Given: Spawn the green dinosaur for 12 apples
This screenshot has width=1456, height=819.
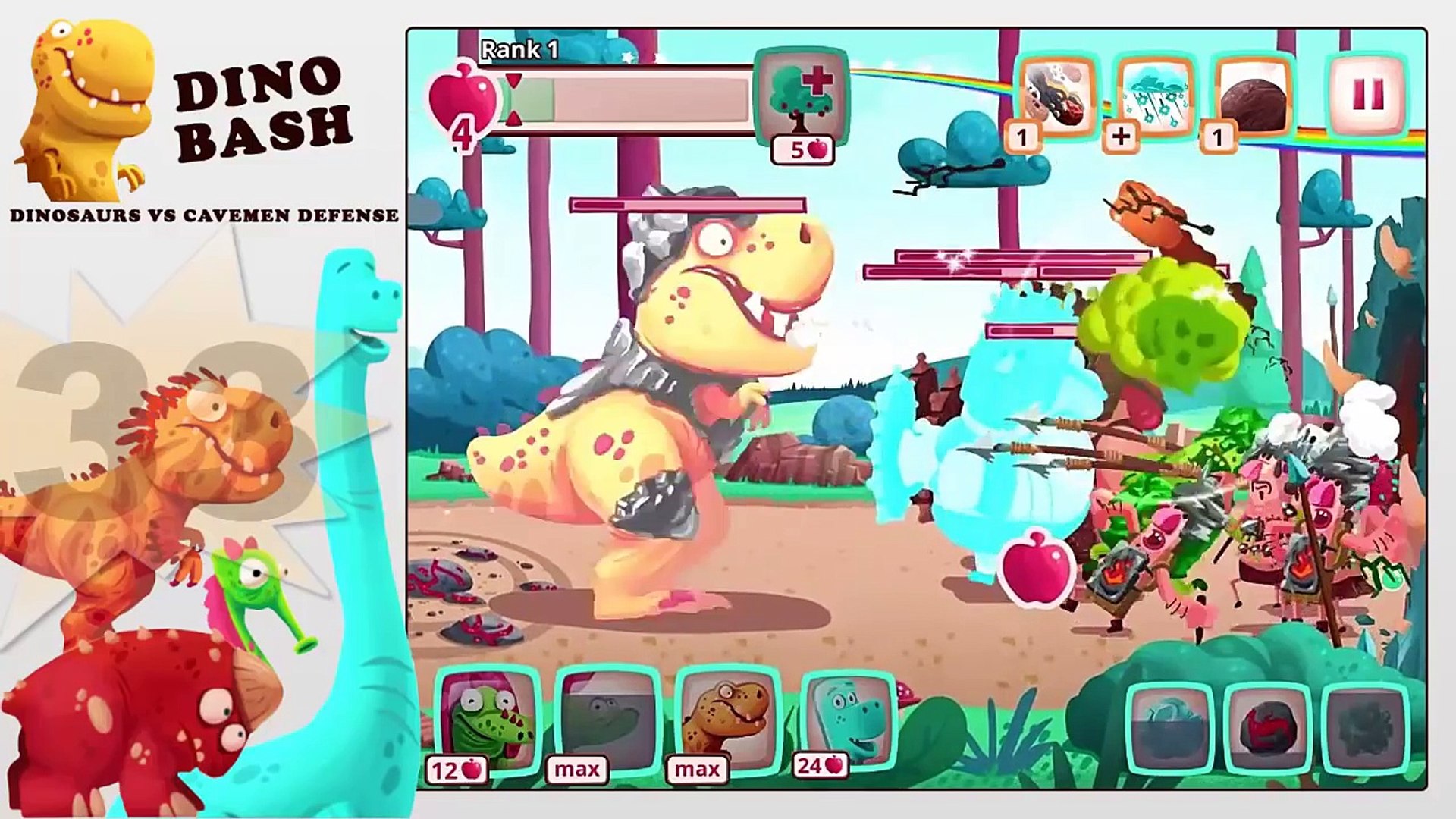Looking at the screenshot, I should (488, 722).
